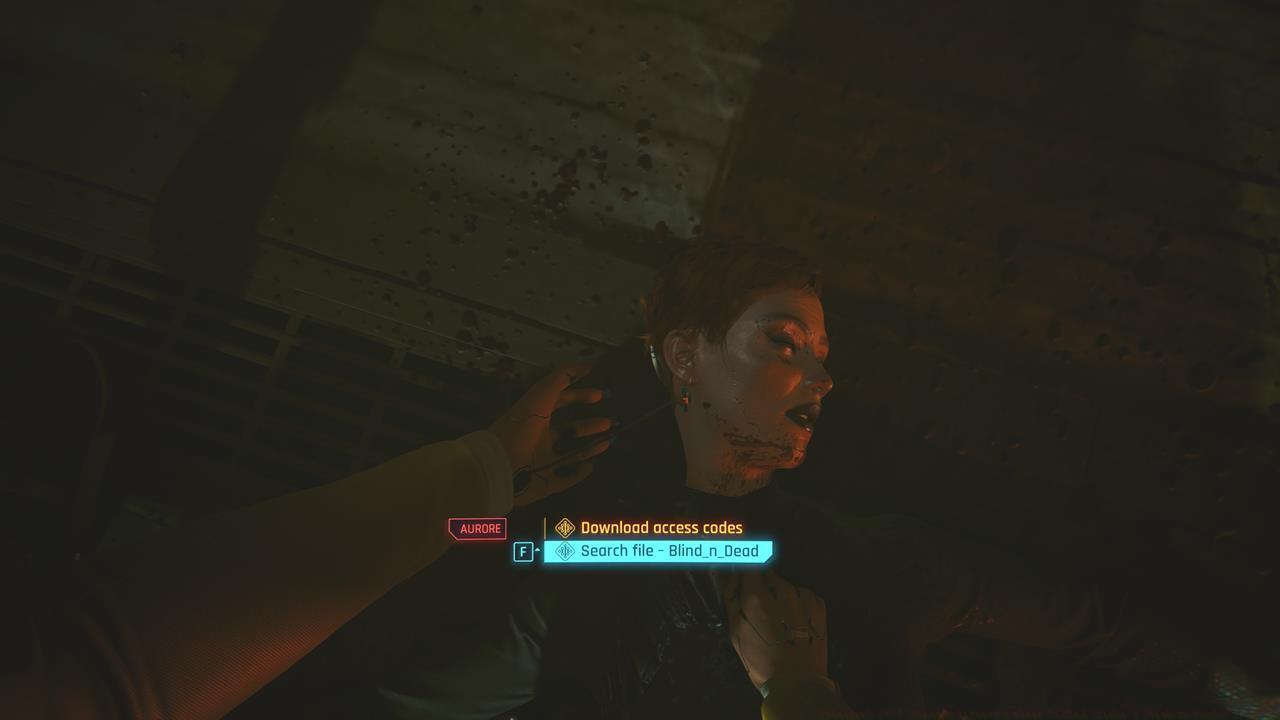Click the vertical orange divider beside AURORE
The height and width of the screenshot is (720, 1280).
tap(546, 527)
